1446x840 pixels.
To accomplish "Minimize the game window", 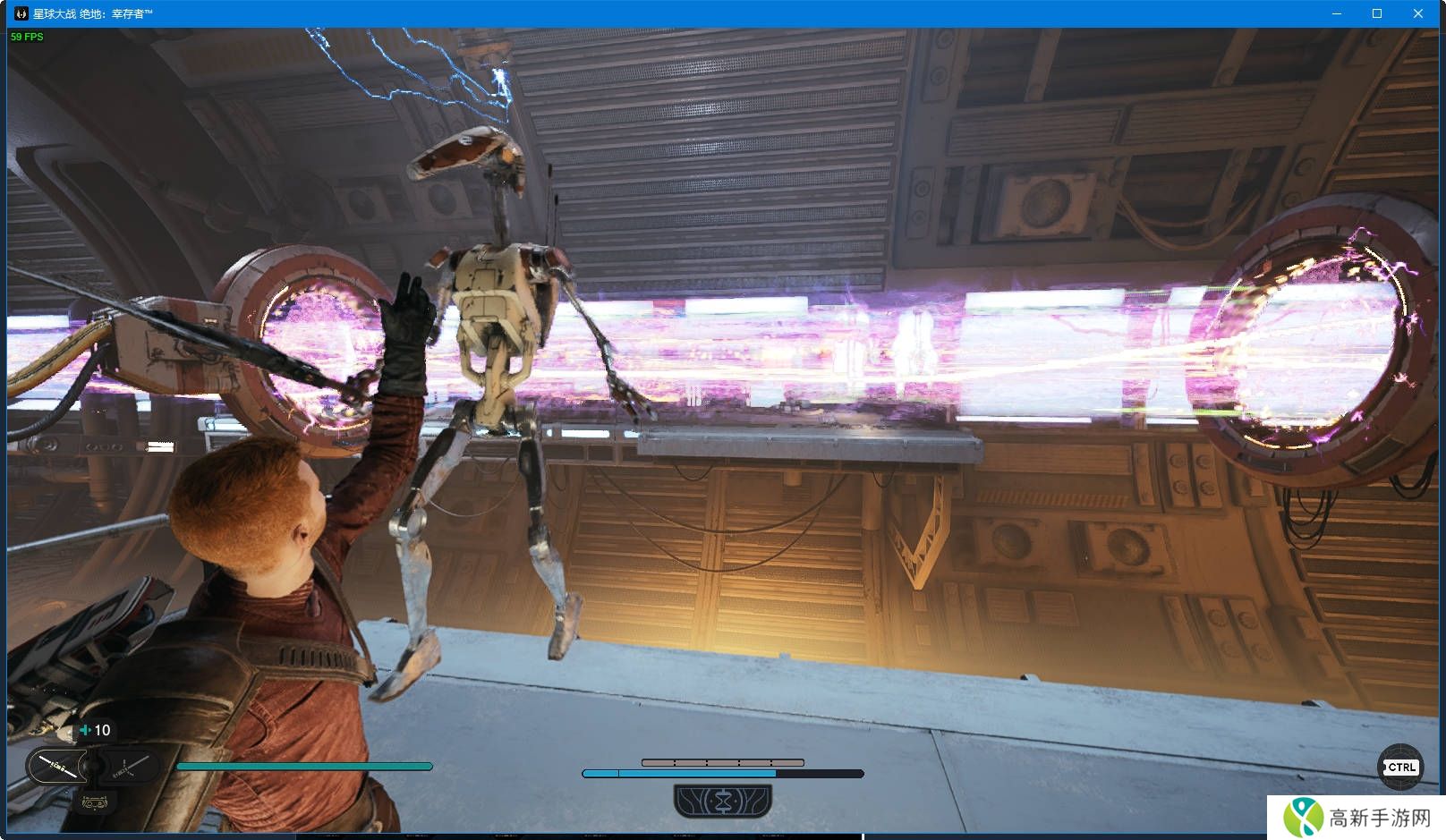I will (x=1336, y=13).
